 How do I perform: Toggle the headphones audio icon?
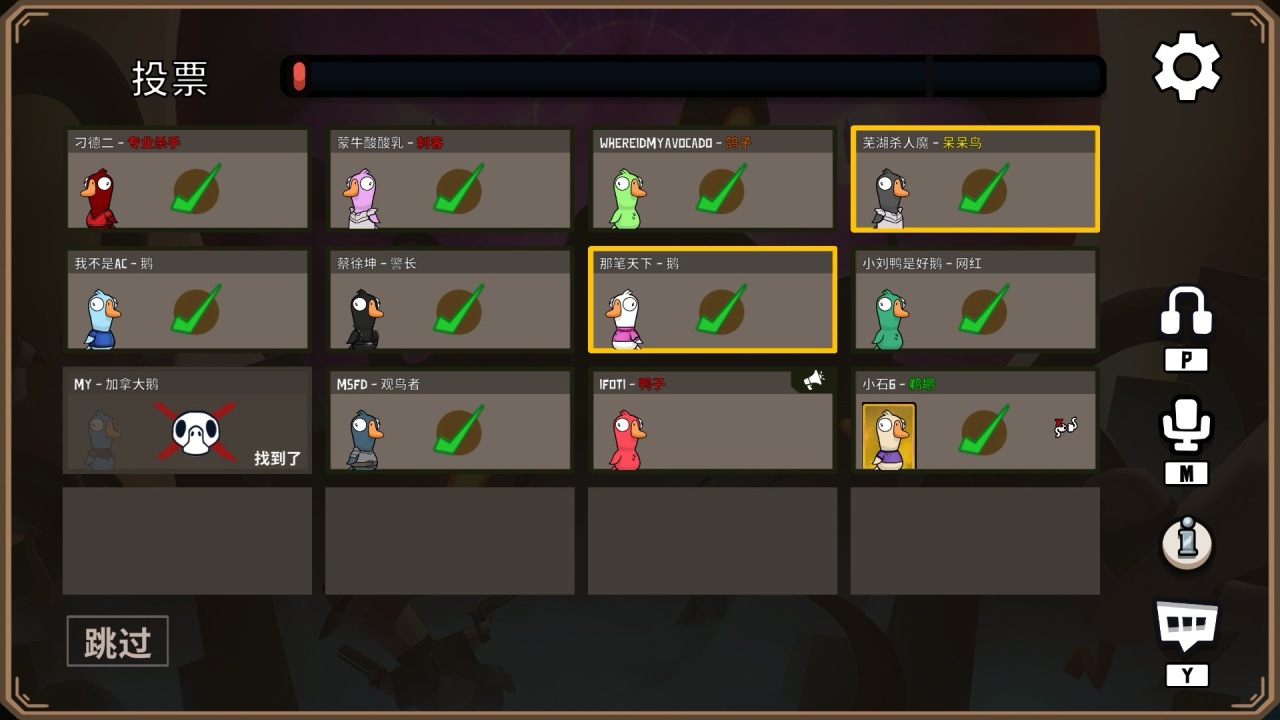pyautogui.click(x=1186, y=312)
